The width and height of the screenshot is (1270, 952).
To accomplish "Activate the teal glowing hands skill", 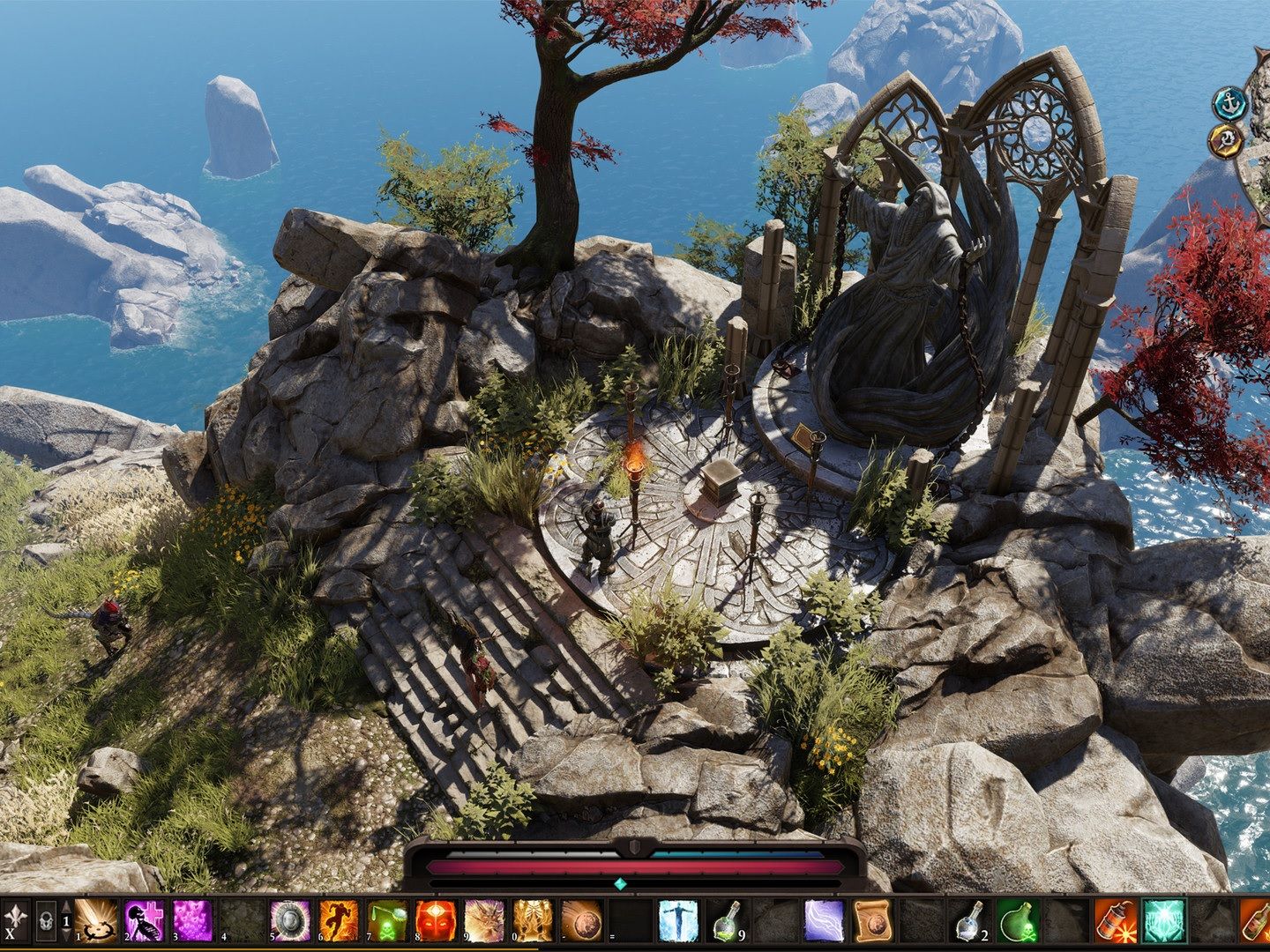I will [x=1164, y=921].
